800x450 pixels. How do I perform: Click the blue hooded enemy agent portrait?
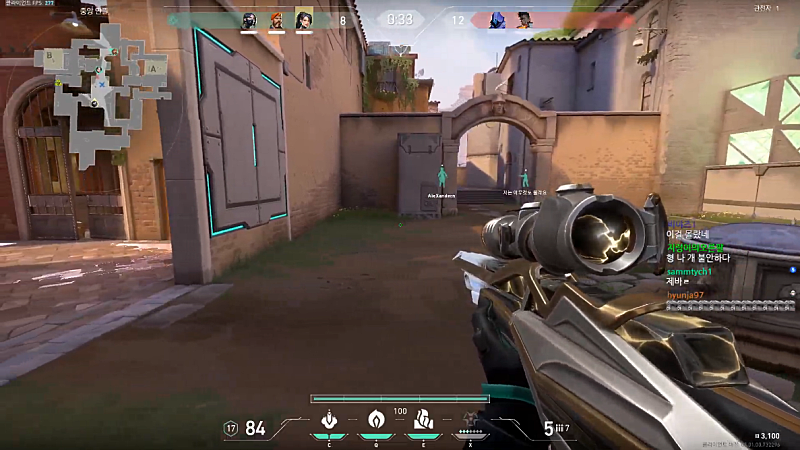coord(497,19)
